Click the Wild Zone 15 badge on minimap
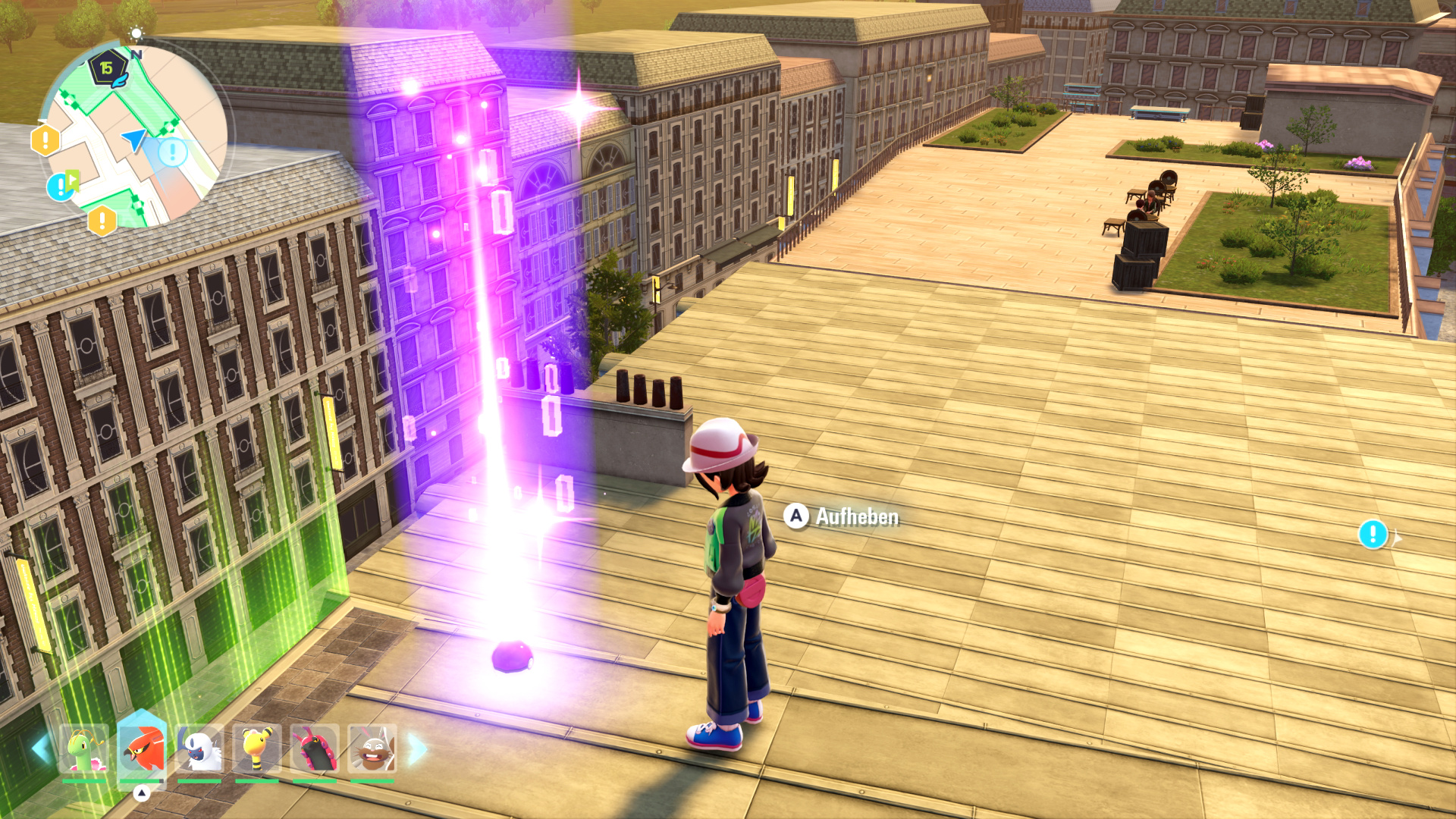Screen dimensions: 1456x819 click(x=106, y=68)
